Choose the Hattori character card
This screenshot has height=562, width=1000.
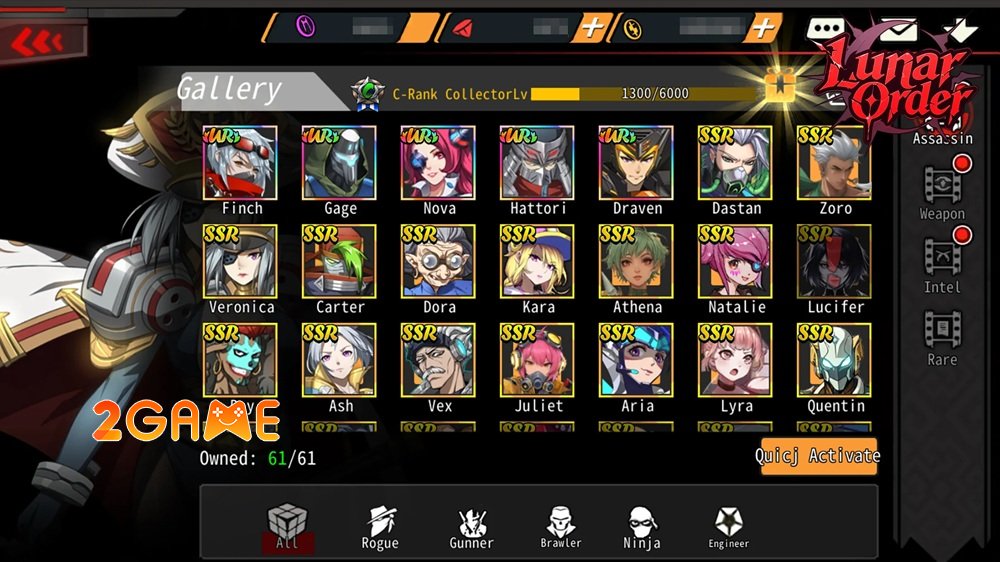[537, 163]
